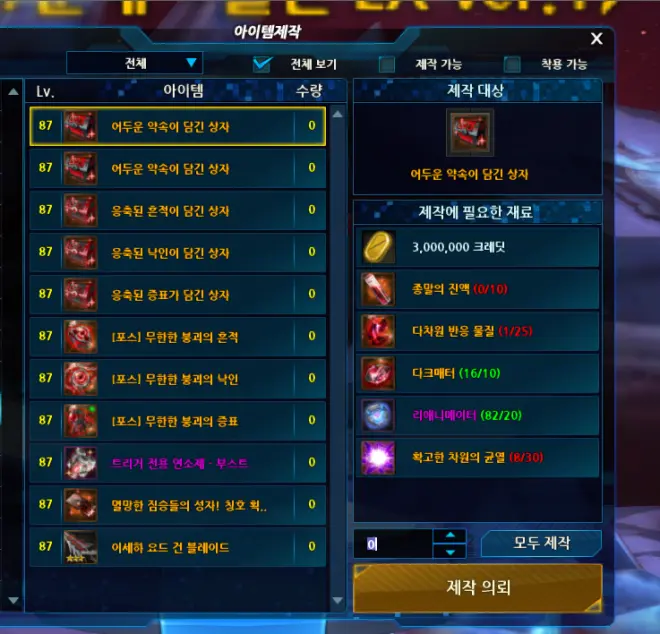Open the 전체 category dropdown
Image resolution: width=660 pixels, height=634 pixels.
point(134,63)
